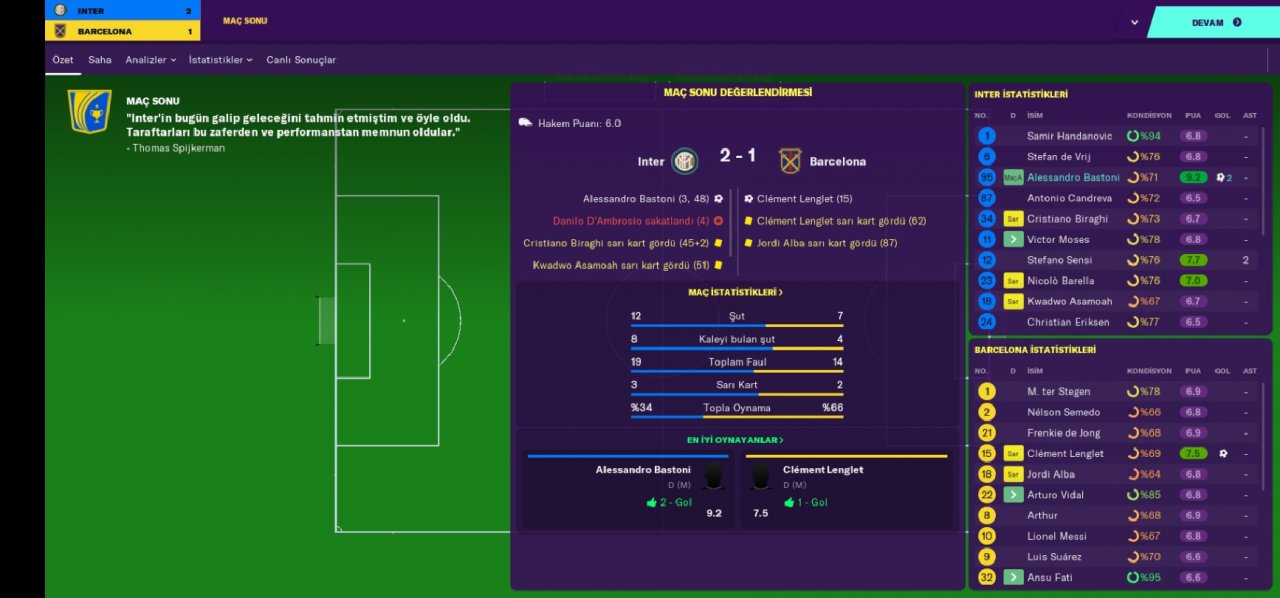This screenshot has width=1280, height=598.
Task: Switch to the Özet tab
Action: (63, 60)
